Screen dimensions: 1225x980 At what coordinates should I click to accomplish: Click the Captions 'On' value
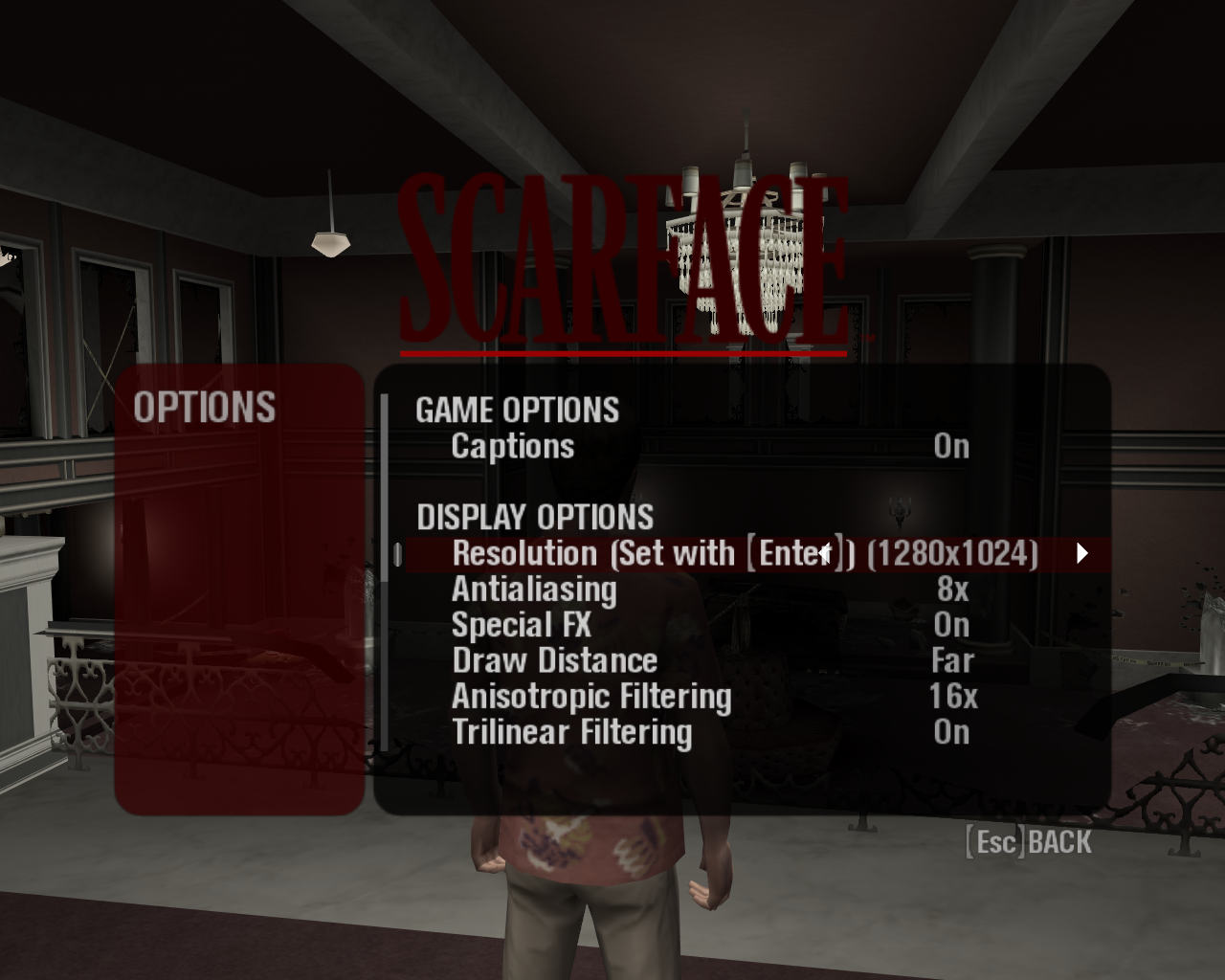coord(951,446)
